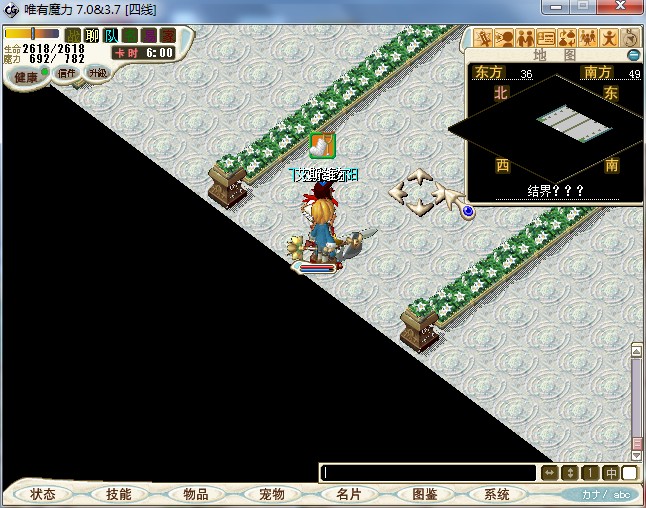Toggle the 战 battle mode button

pos(72,36)
